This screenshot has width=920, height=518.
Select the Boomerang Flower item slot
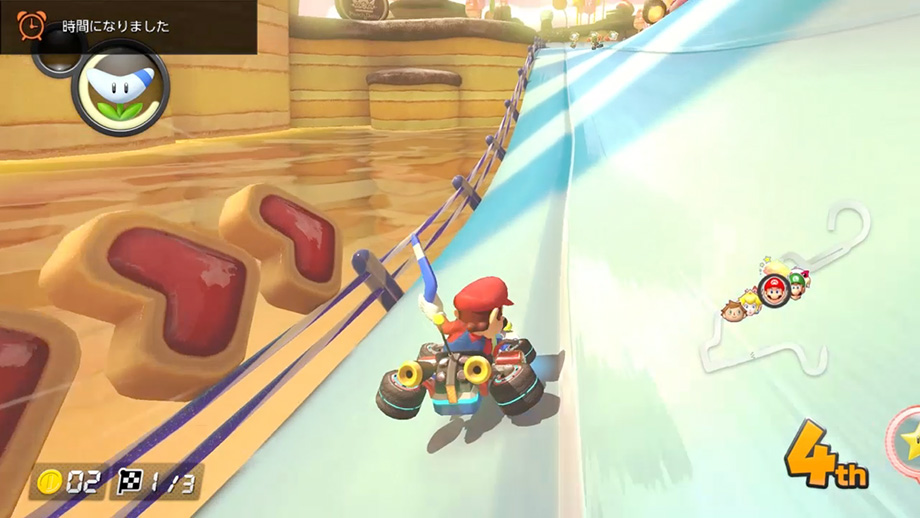click(121, 87)
